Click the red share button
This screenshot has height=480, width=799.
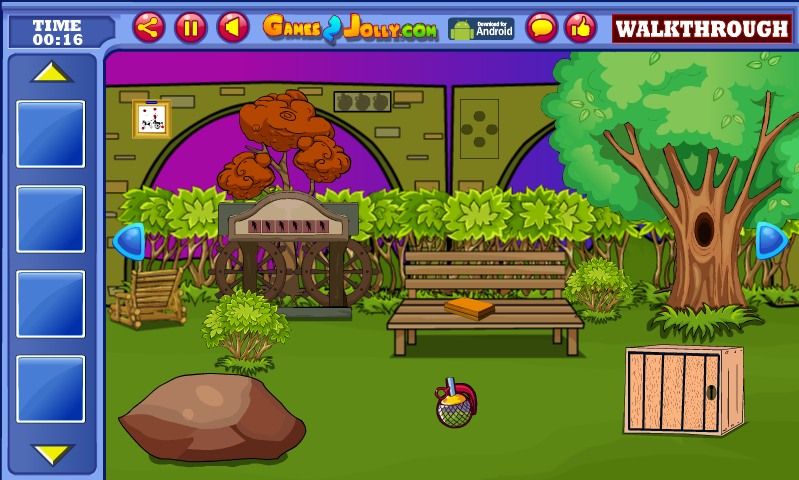(149, 27)
